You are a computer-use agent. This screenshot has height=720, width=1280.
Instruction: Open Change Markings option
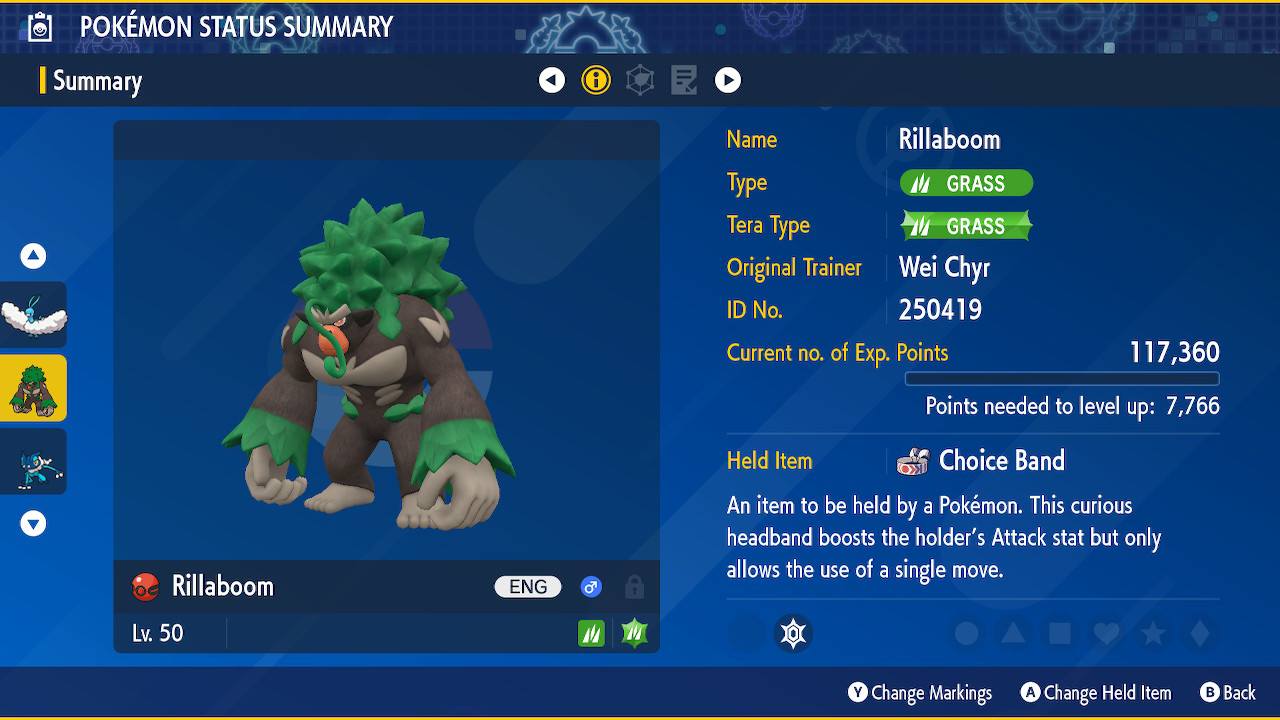click(x=920, y=693)
